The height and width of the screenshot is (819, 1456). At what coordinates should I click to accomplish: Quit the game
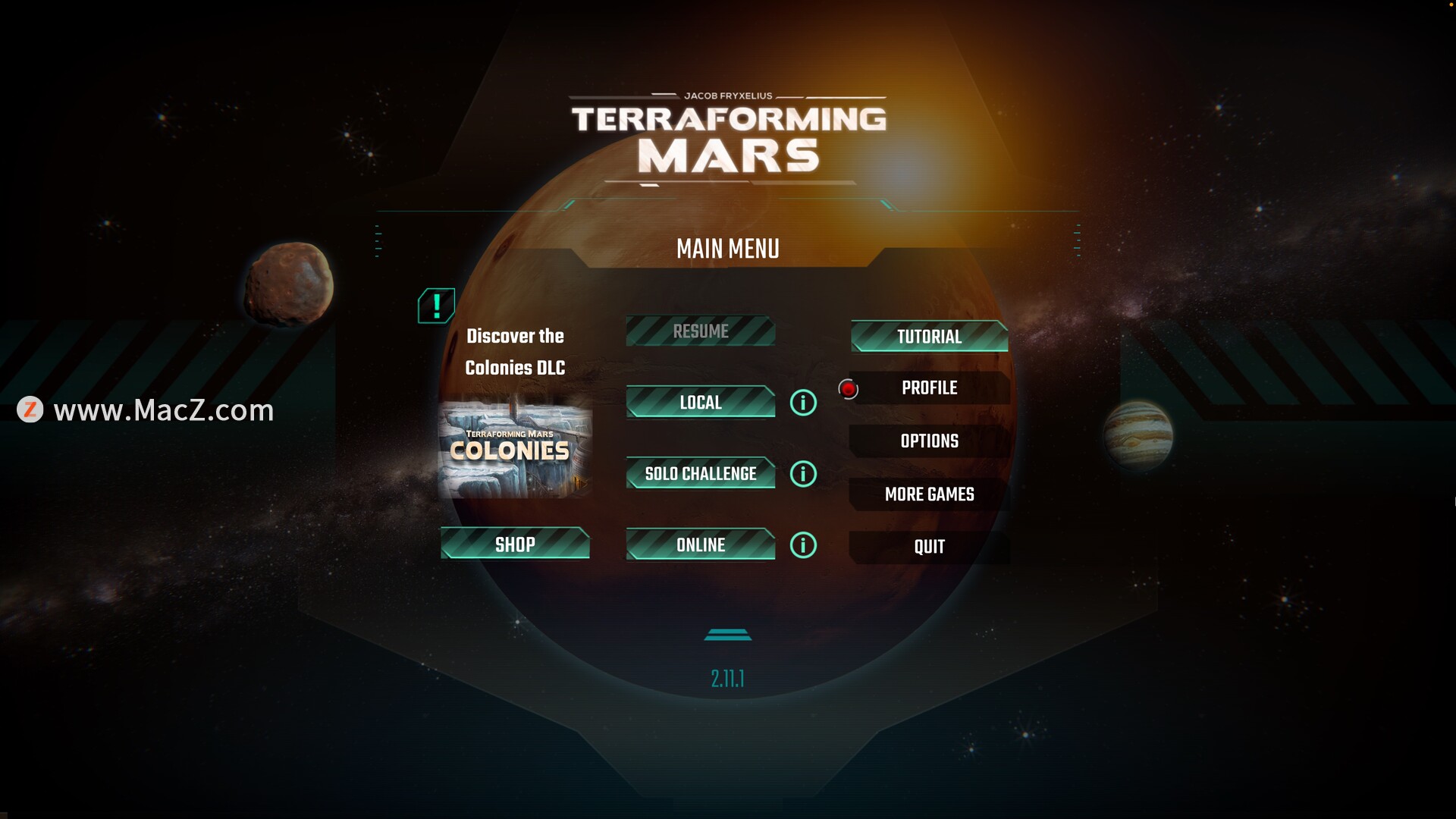point(929,547)
